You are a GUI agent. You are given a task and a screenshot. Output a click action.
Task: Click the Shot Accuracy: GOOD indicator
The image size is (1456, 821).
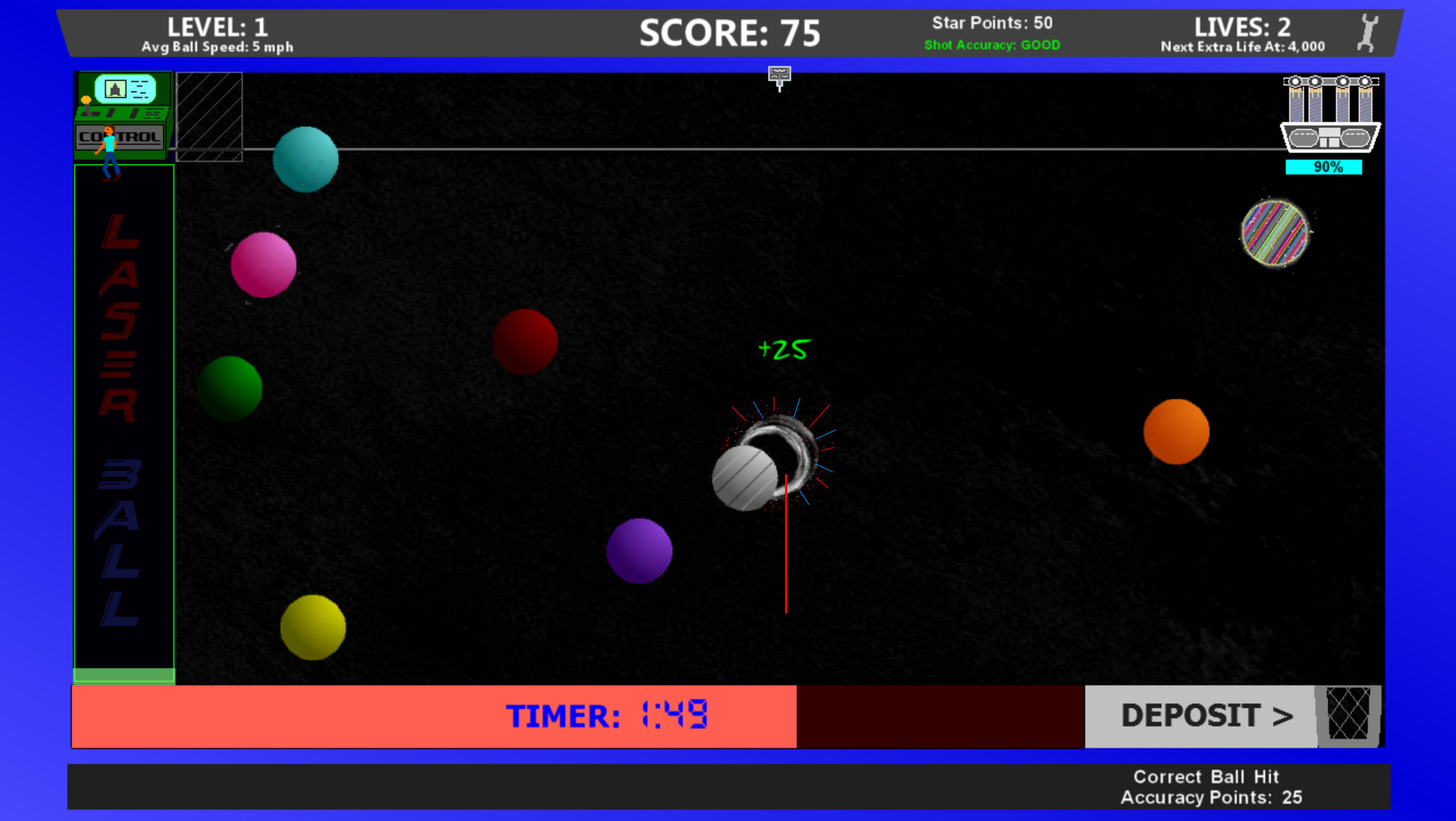(992, 44)
